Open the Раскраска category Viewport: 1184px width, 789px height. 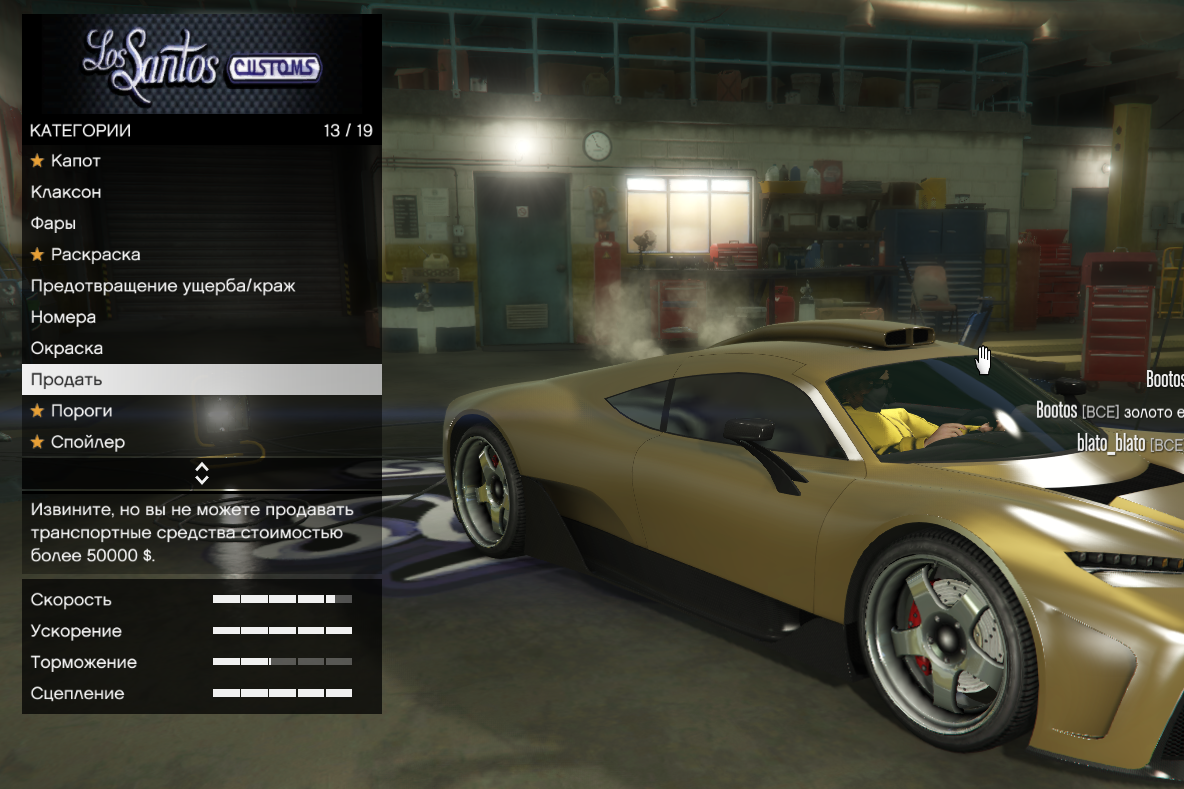(96, 255)
